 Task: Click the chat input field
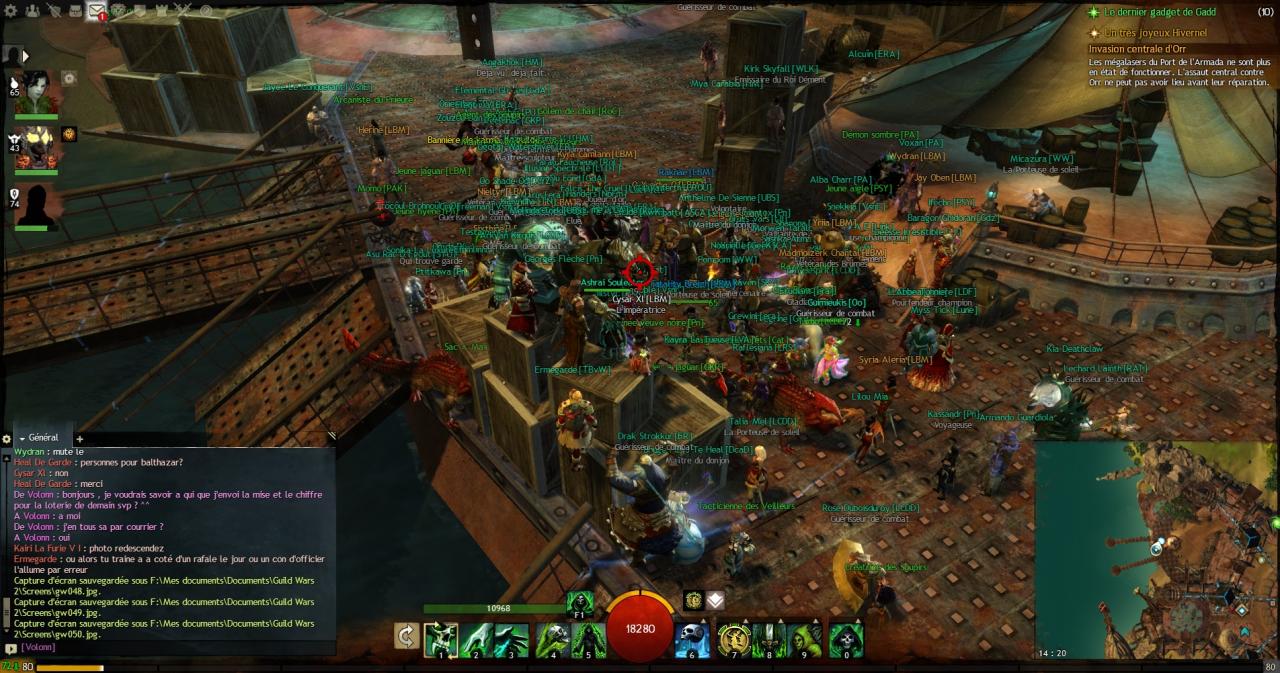tap(170, 648)
